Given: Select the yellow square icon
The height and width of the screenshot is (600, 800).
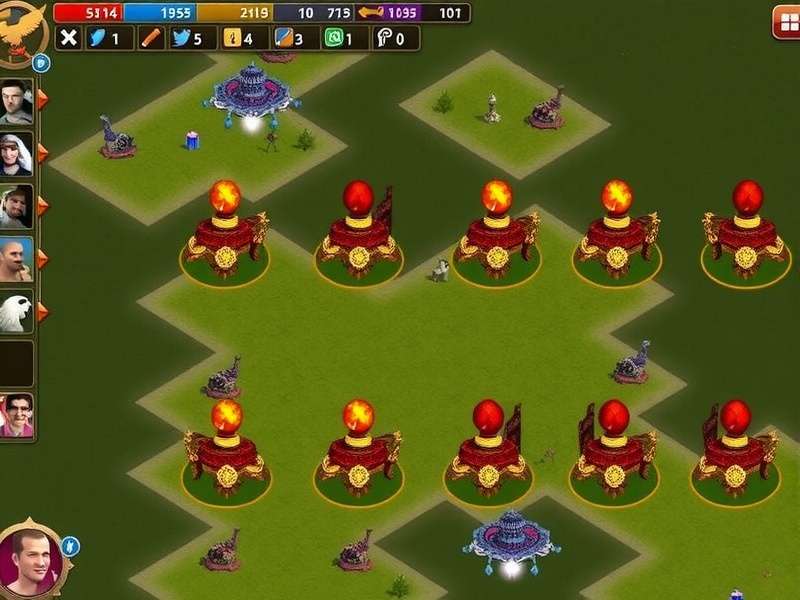Looking at the screenshot, I should coord(231,38).
